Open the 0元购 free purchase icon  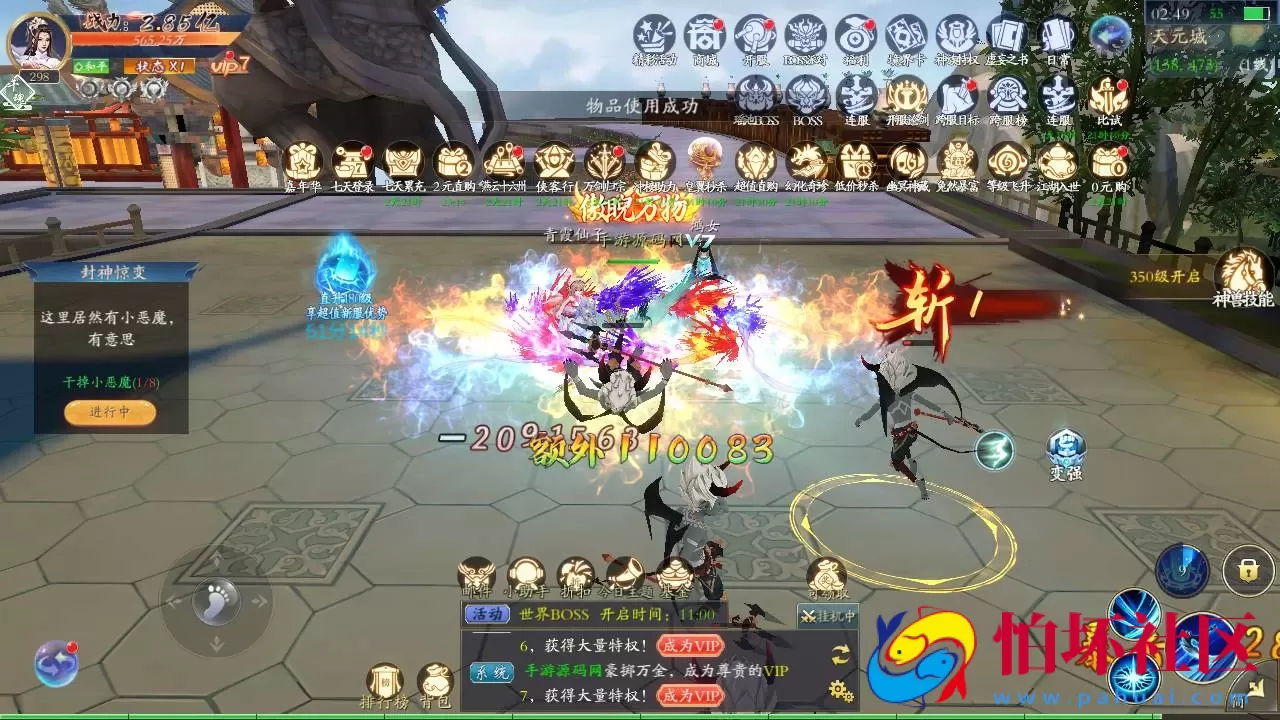(x=1108, y=163)
